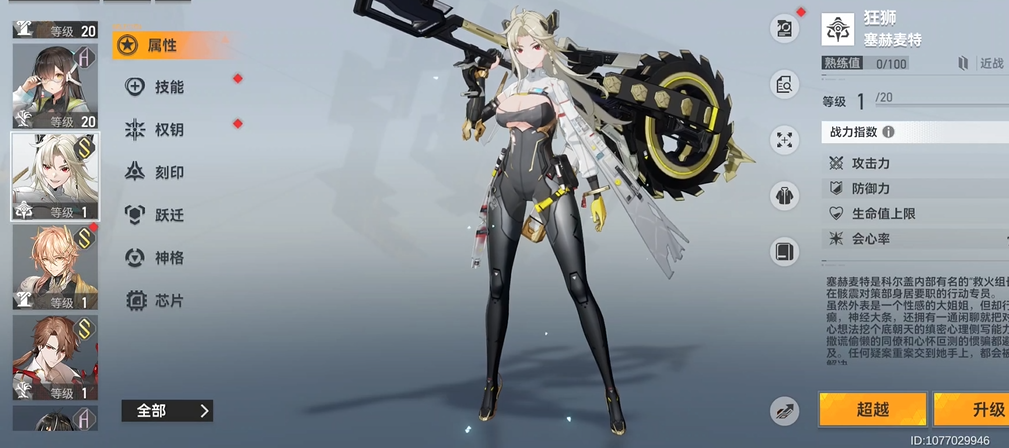Open the 属性 attributes tab
The height and width of the screenshot is (448, 1009).
point(160,45)
